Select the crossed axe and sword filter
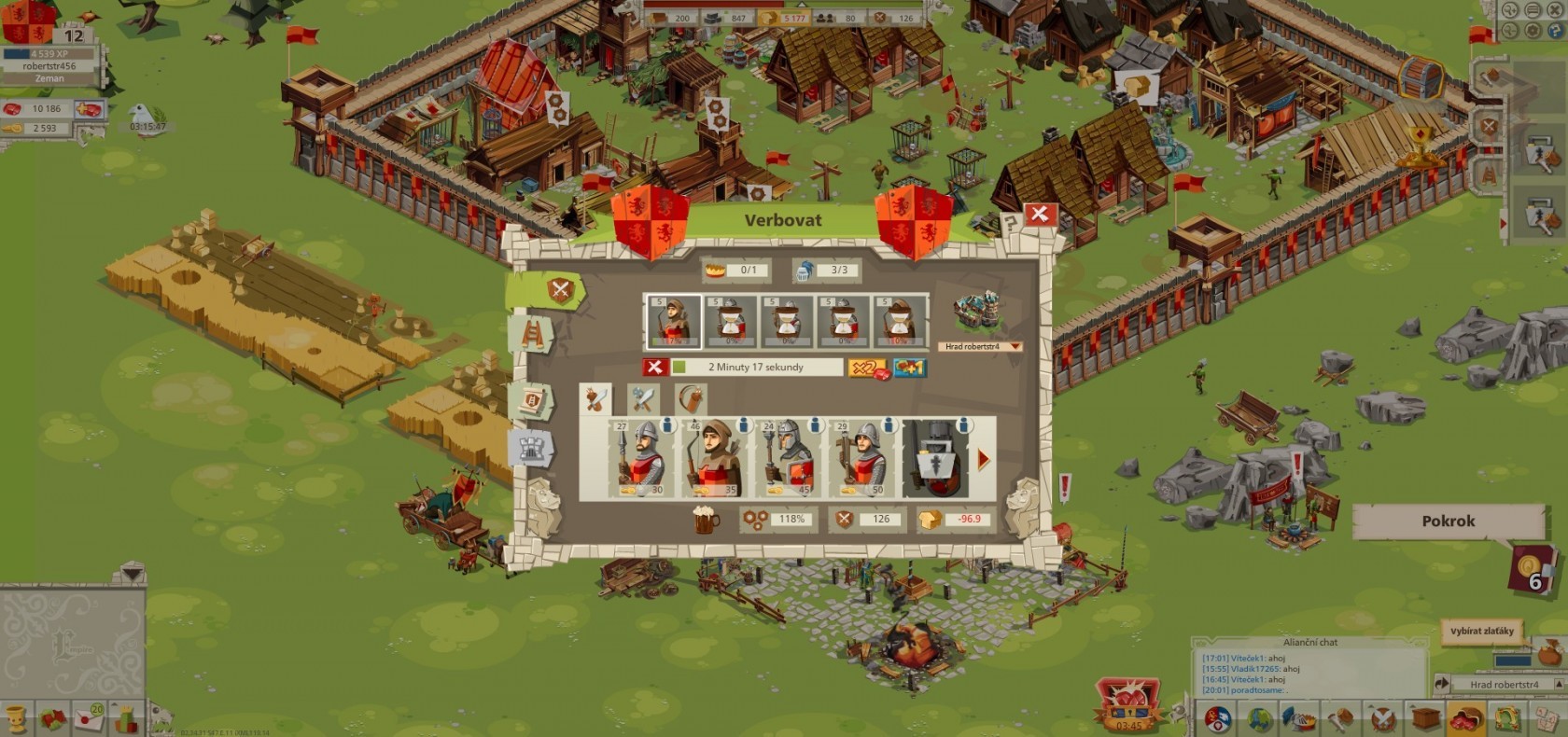The image size is (1568, 737). coord(643,399)
